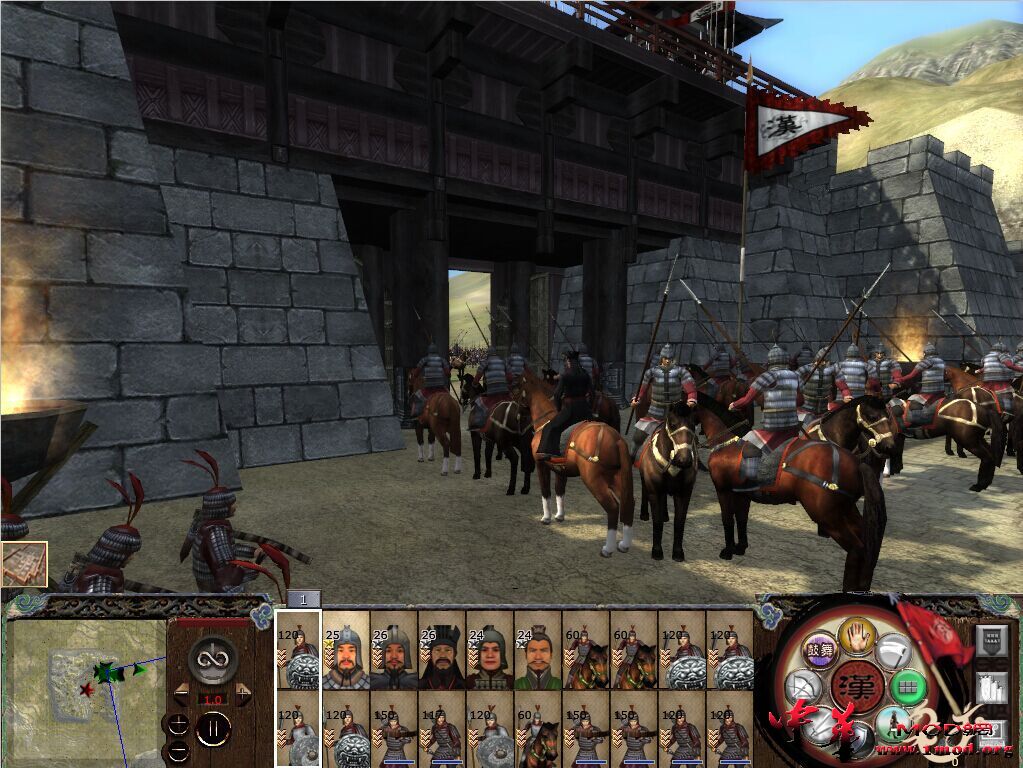Select the highlighted 120-man shield unit card
The image size is (1023, 768).
(299, 650)
